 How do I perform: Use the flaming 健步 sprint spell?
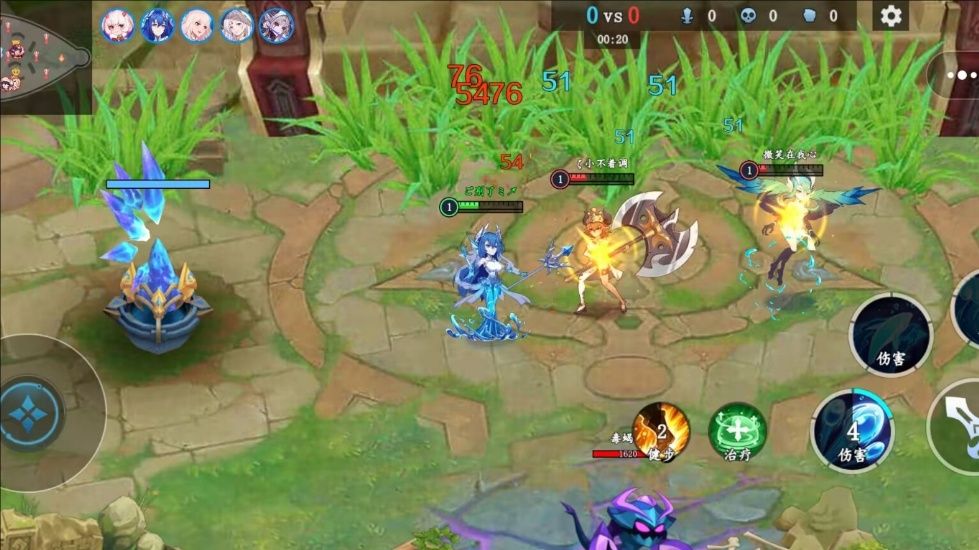click(661, 431)
